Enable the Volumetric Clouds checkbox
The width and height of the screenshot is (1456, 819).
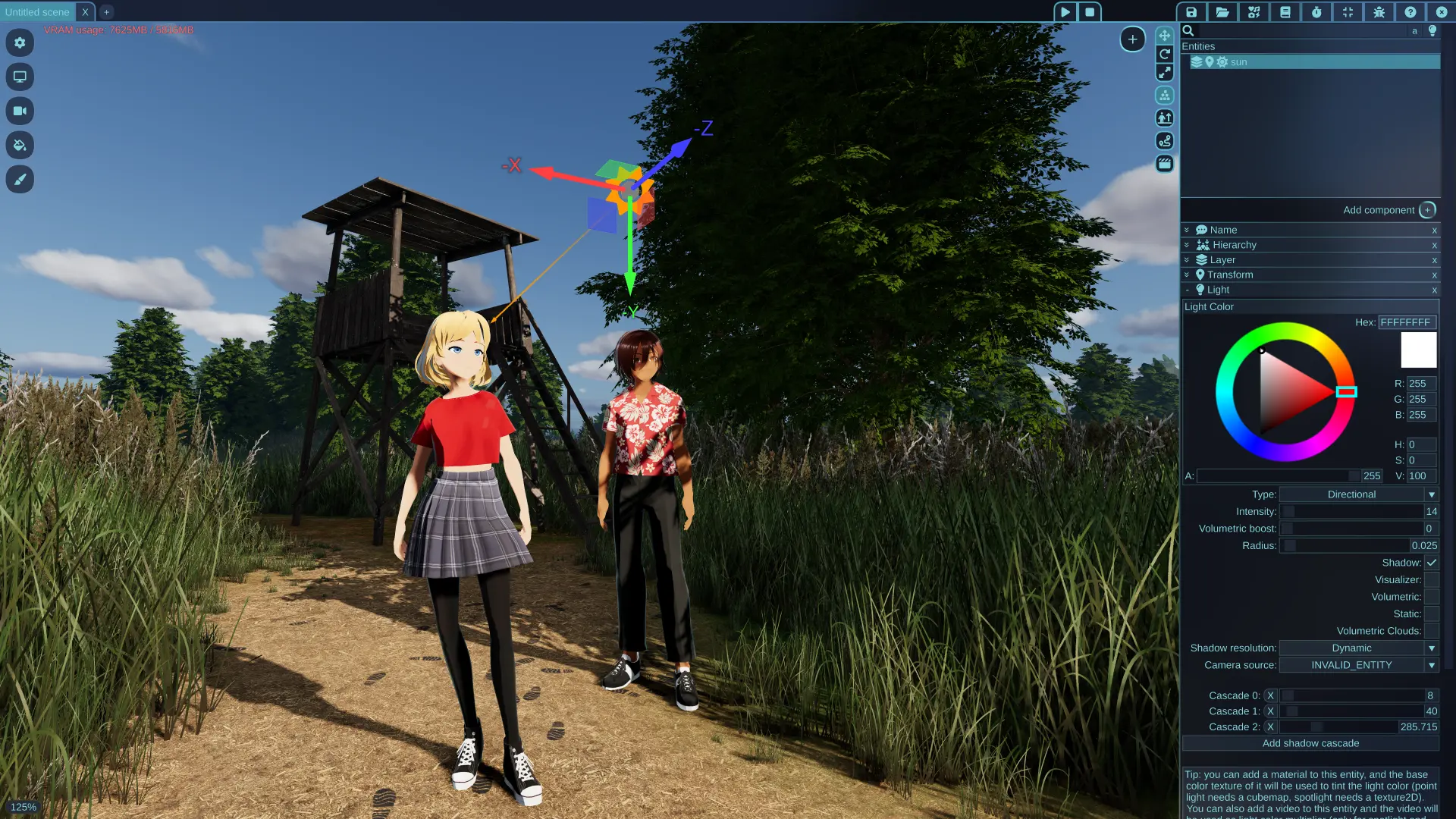point(1431,631)
